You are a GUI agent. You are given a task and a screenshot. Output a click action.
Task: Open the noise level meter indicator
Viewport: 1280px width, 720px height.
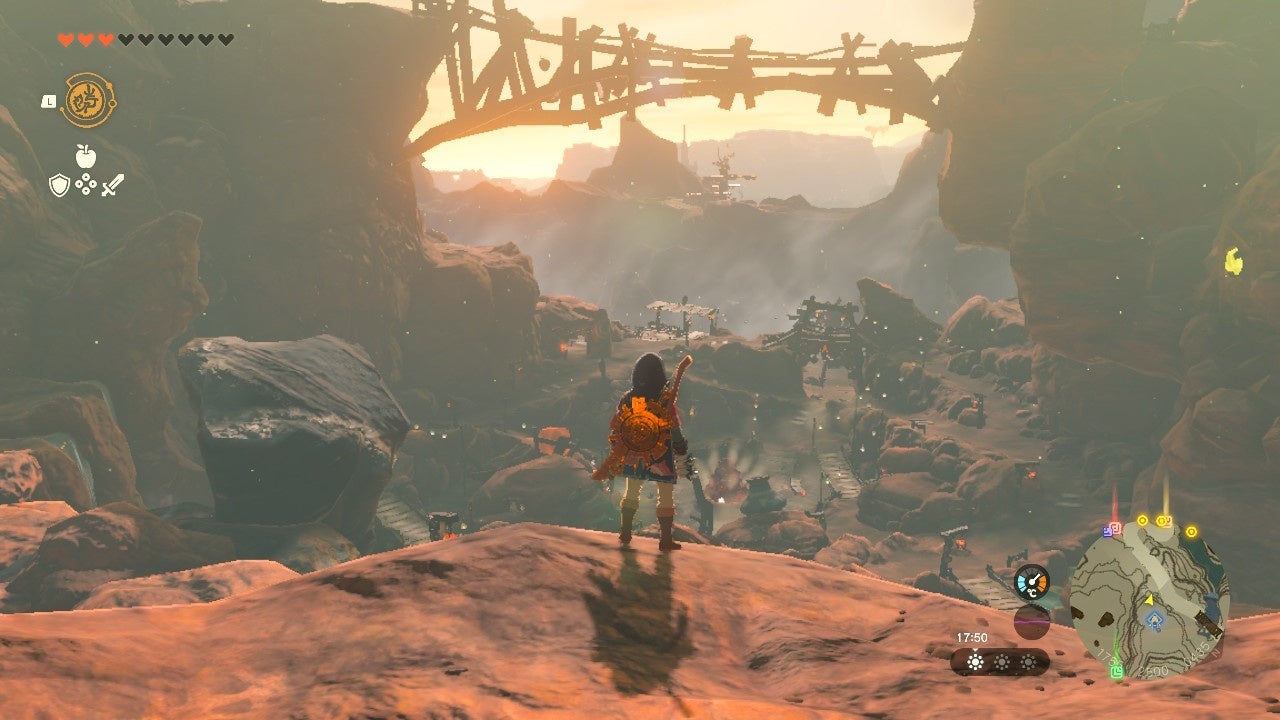point(1032,621)
